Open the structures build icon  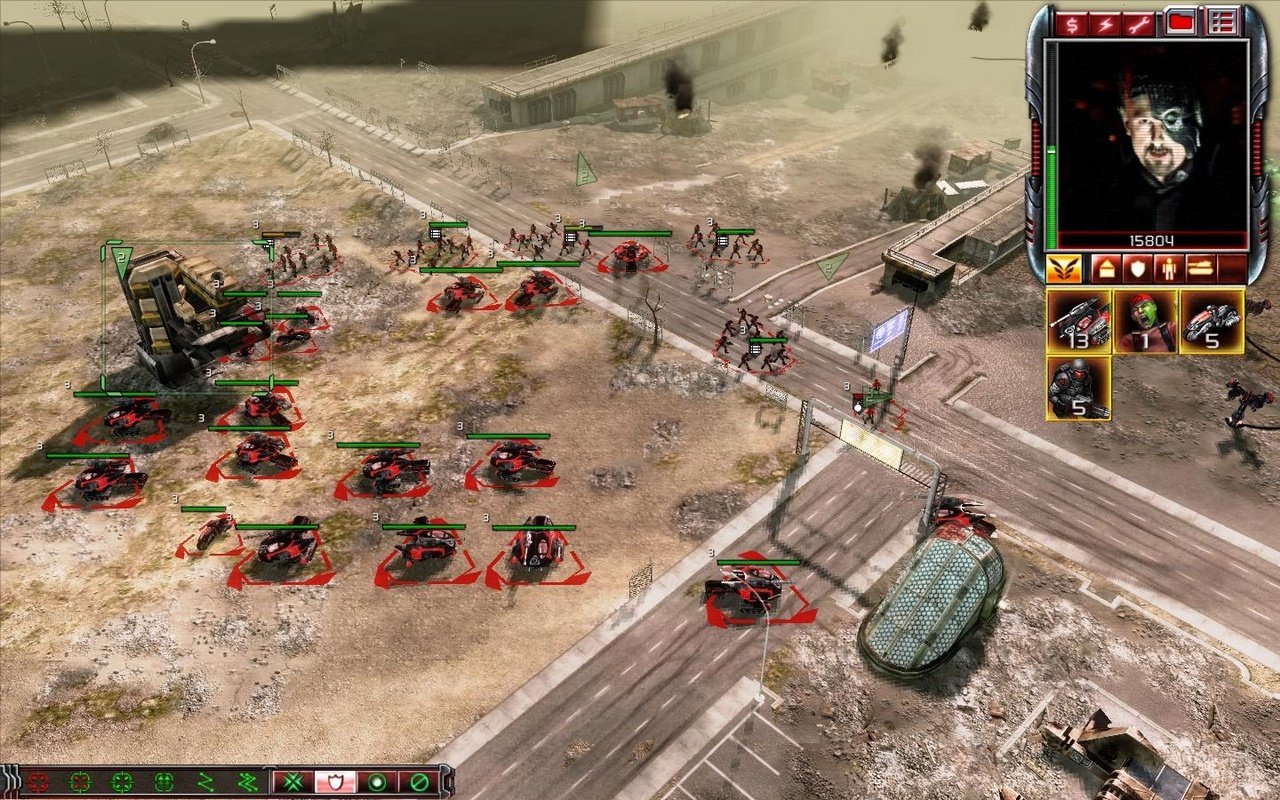pos(1106,267)
